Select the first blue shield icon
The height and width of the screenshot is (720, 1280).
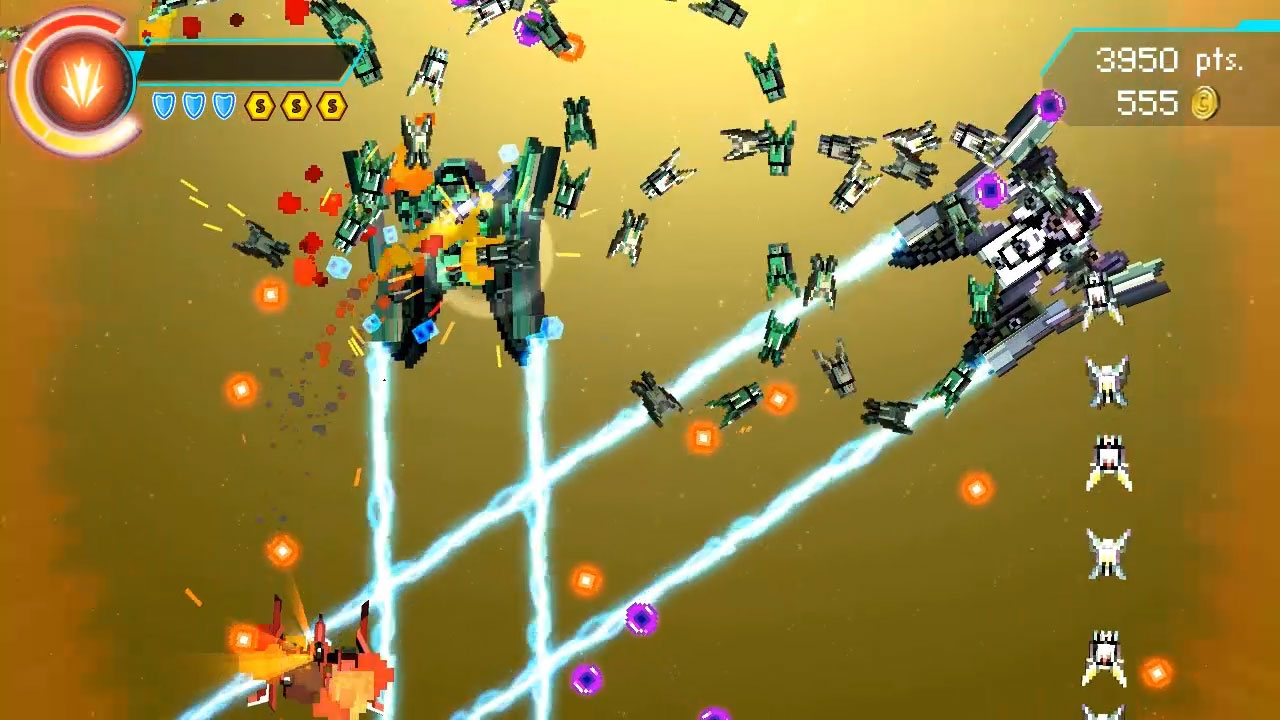click(163, 106)
